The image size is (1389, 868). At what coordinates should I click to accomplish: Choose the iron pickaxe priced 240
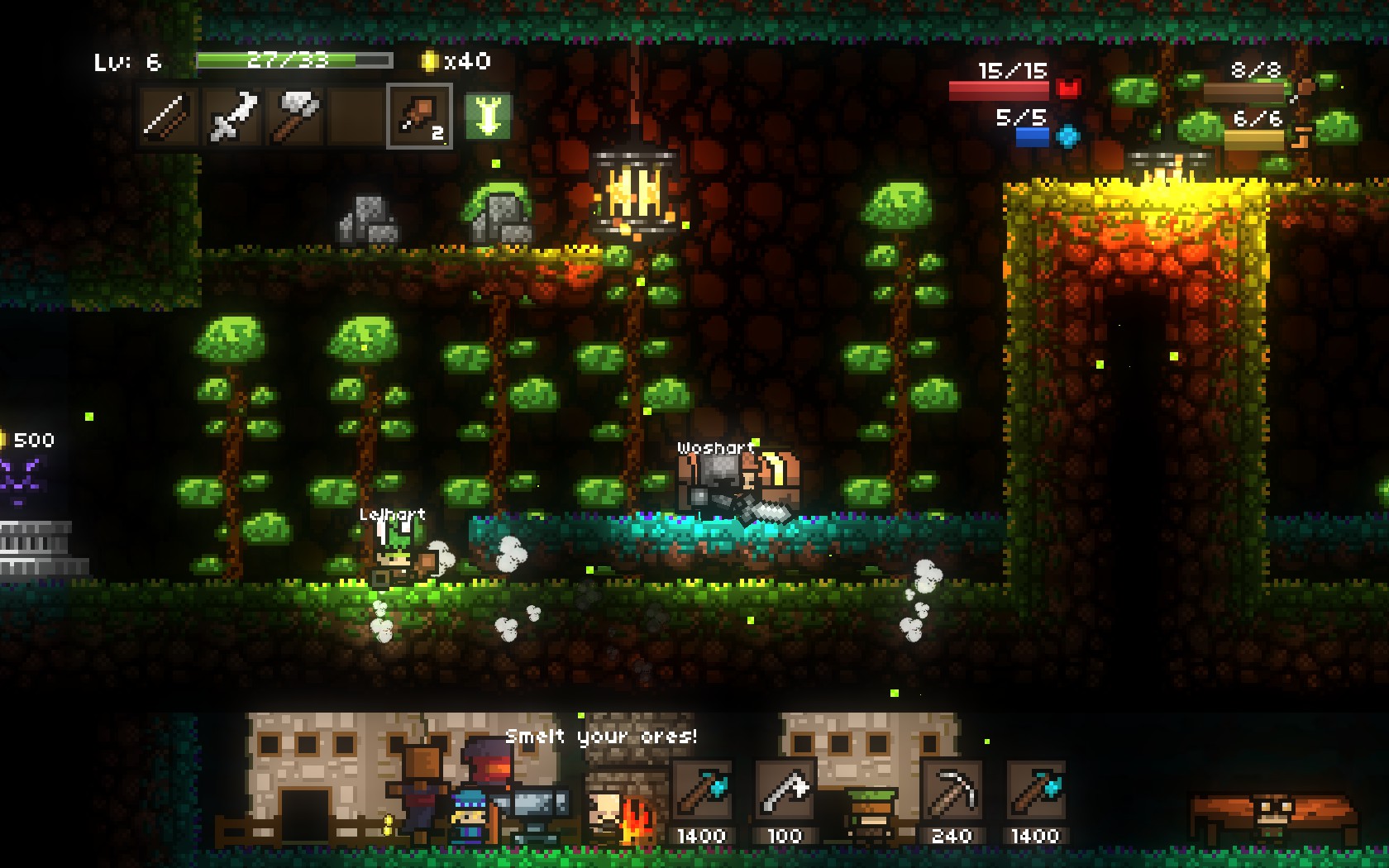click(952, 792)
